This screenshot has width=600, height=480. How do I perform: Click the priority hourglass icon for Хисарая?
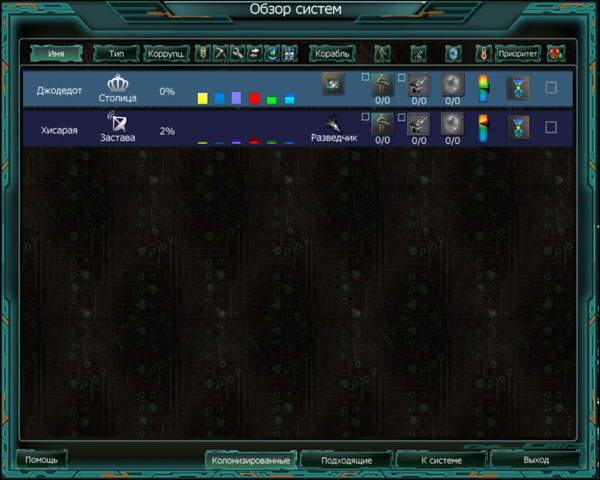pyautogui.click(x=517, y=128)
